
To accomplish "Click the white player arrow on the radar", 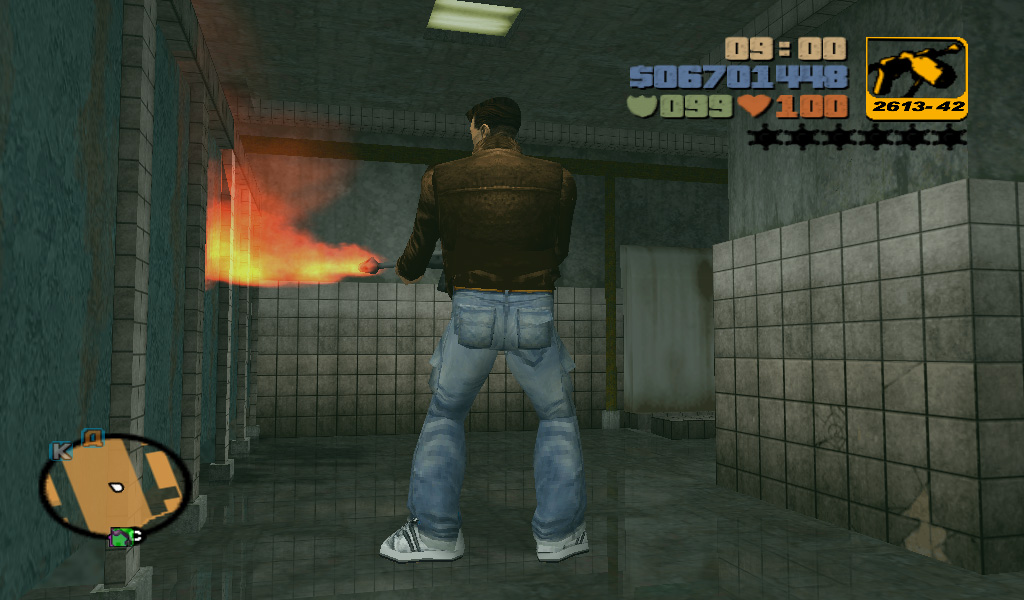I will tap(117, 487).
